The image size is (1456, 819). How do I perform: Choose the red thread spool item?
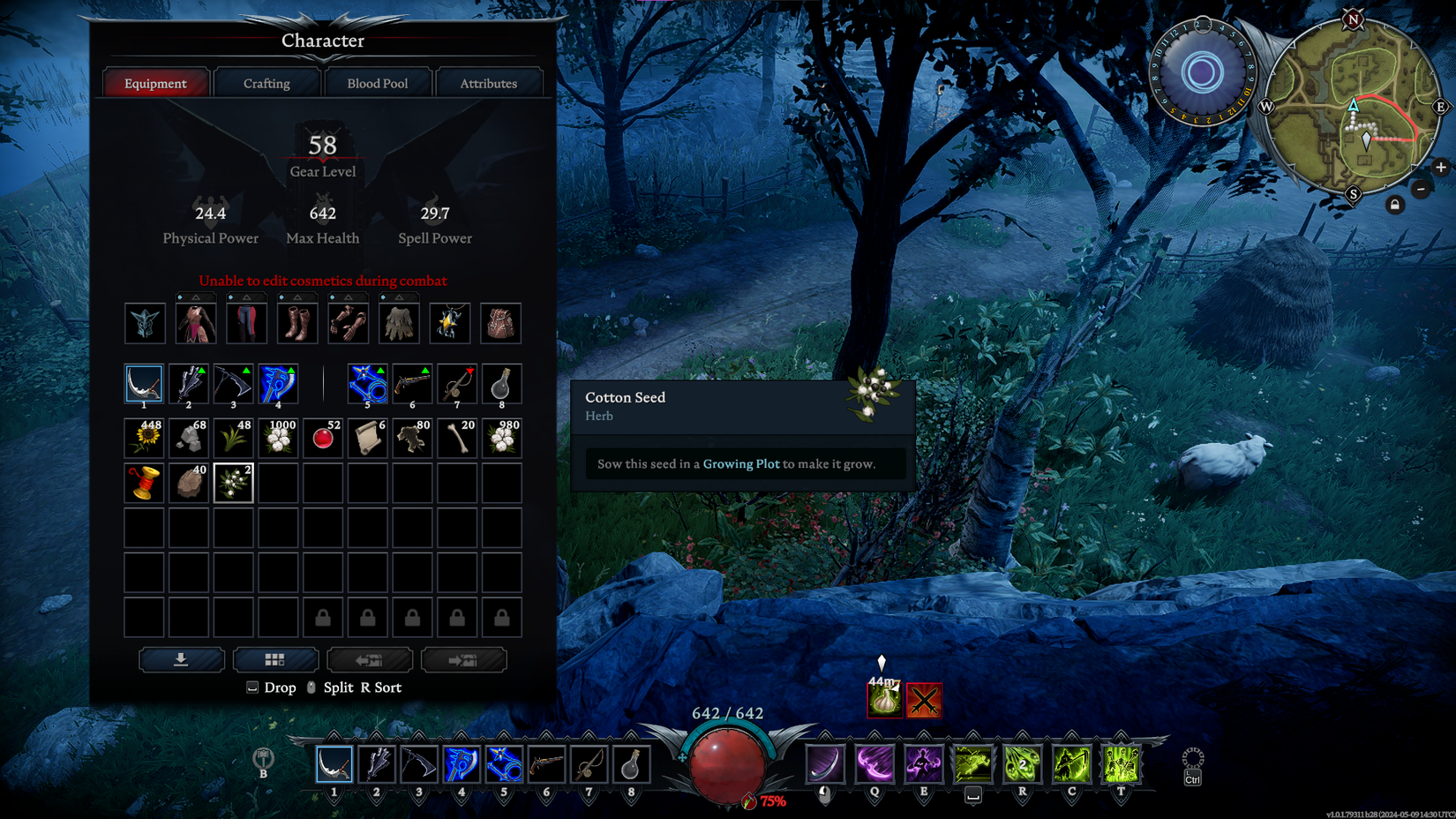[145, 484]
